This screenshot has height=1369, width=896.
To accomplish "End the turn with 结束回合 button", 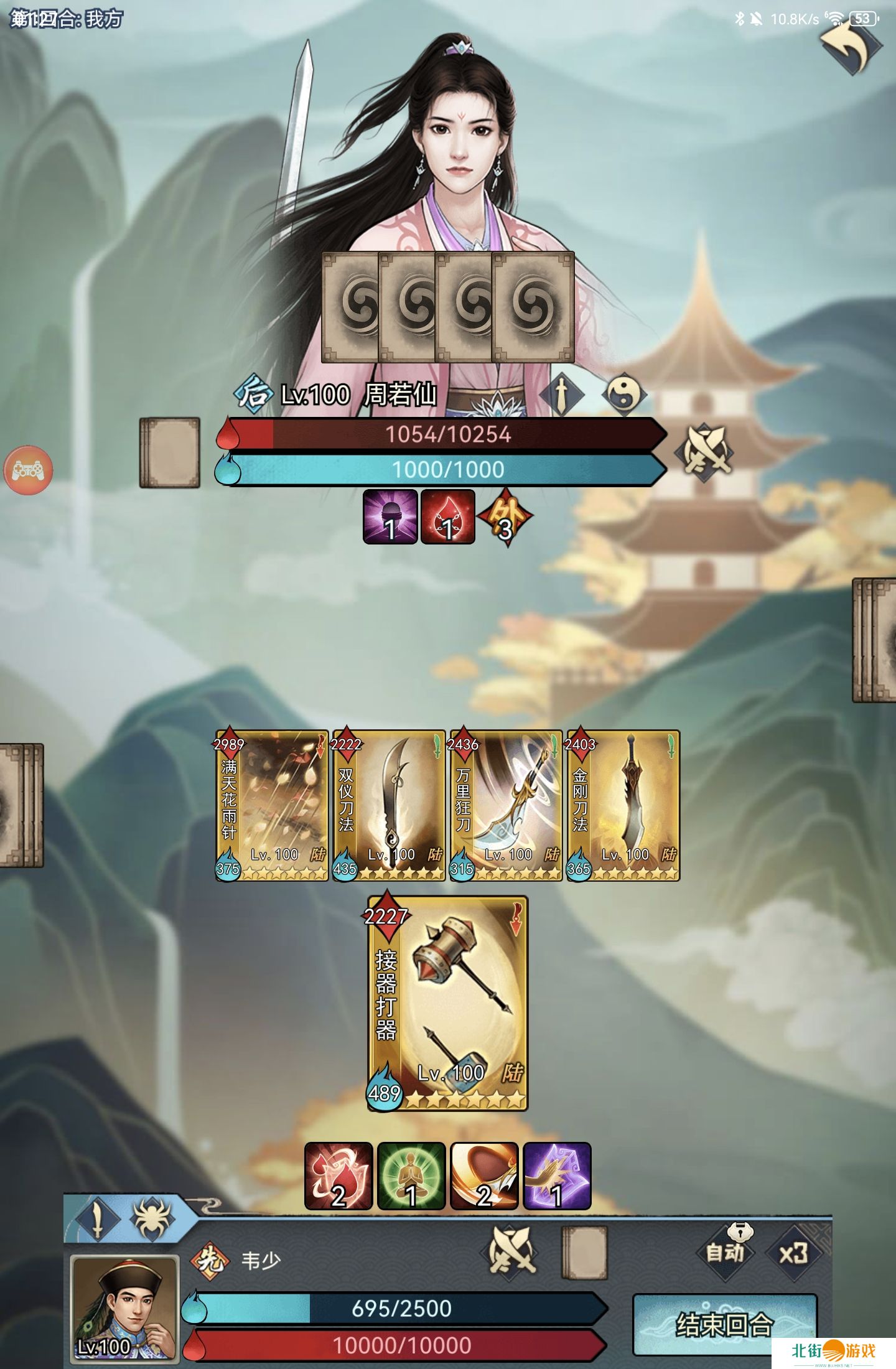I will (724, 1324).
